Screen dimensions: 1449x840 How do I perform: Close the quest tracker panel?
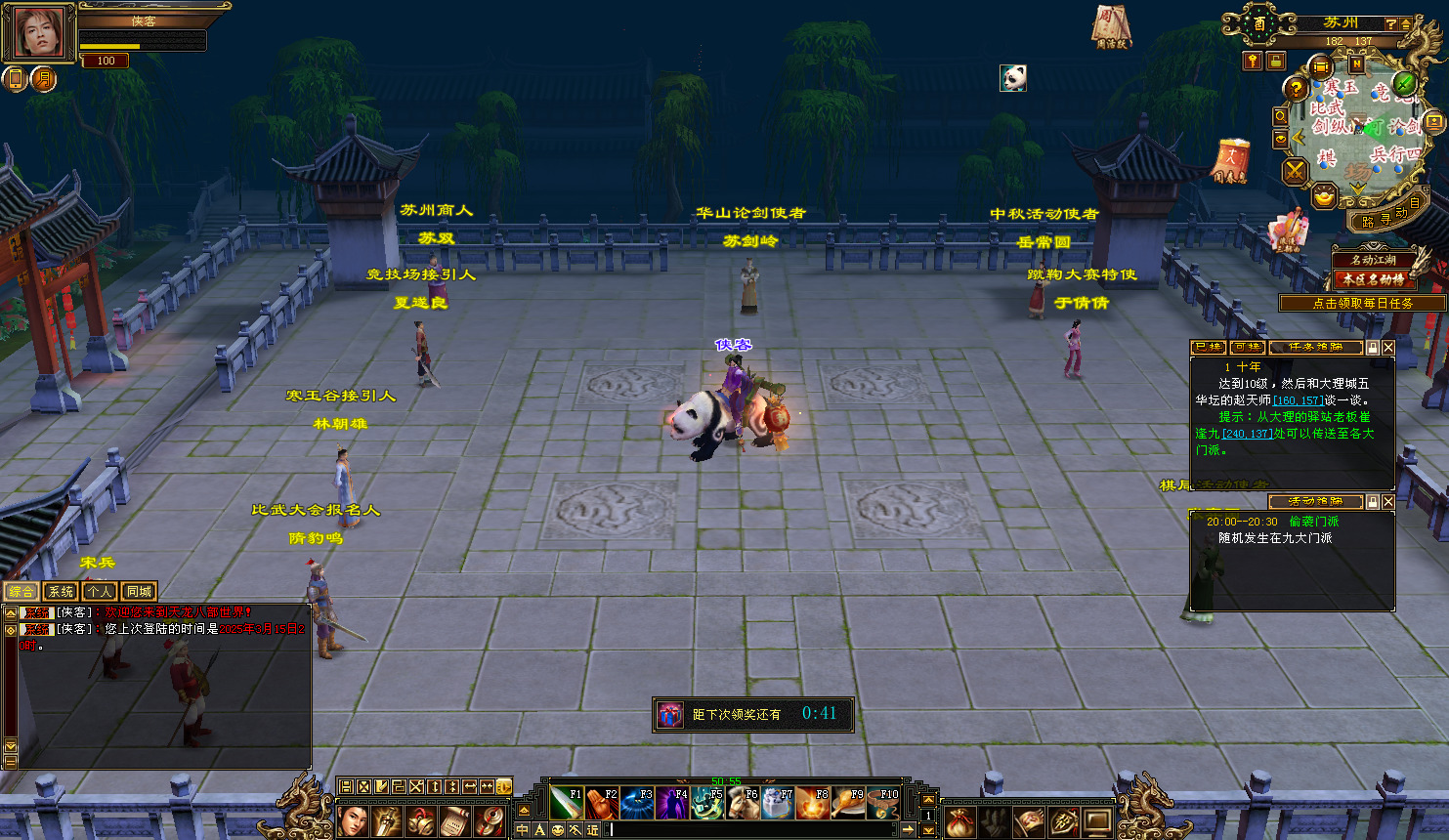click(1388, 347)
